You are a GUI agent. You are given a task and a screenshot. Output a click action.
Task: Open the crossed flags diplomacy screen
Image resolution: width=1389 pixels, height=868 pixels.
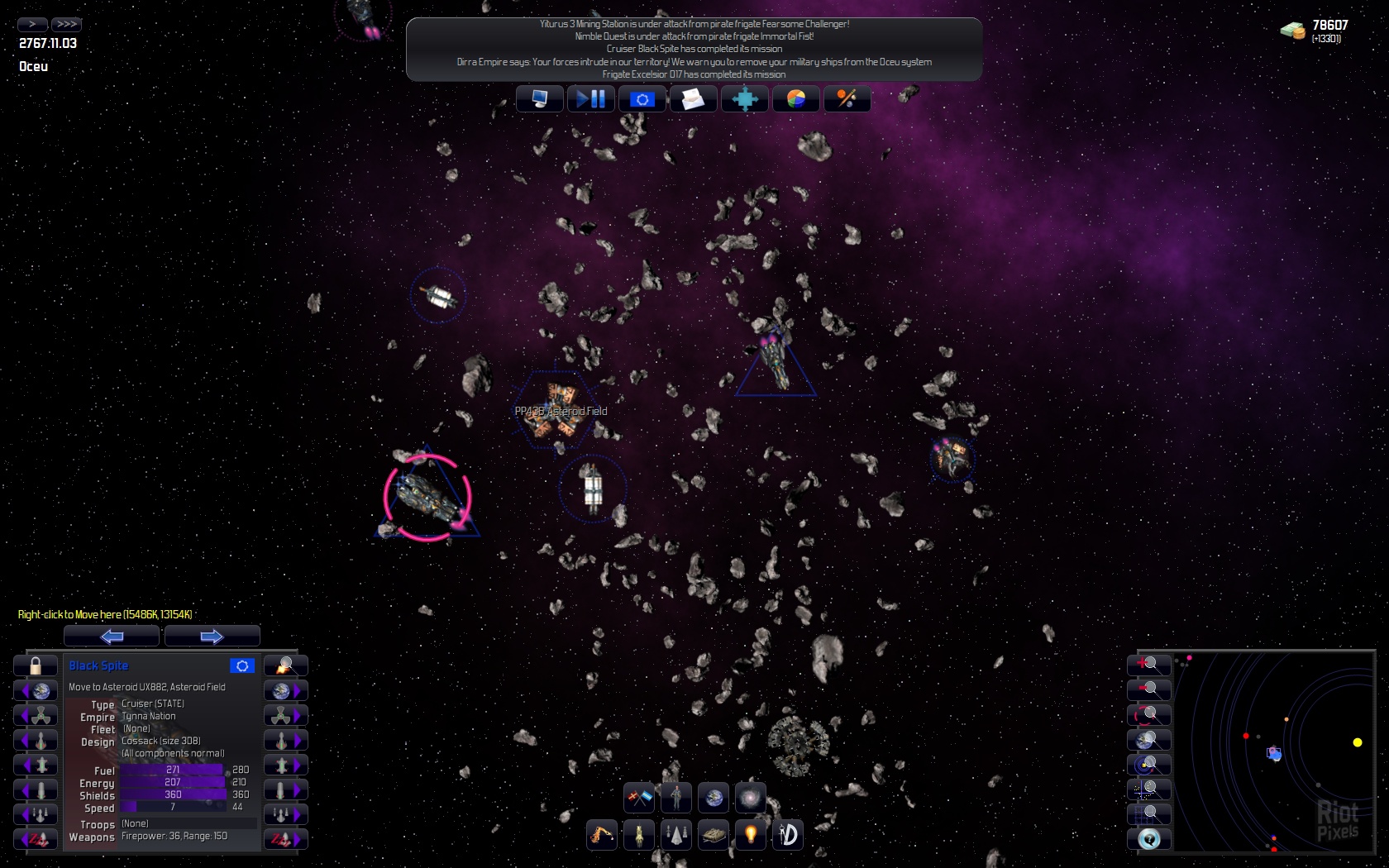click(638, 798)
